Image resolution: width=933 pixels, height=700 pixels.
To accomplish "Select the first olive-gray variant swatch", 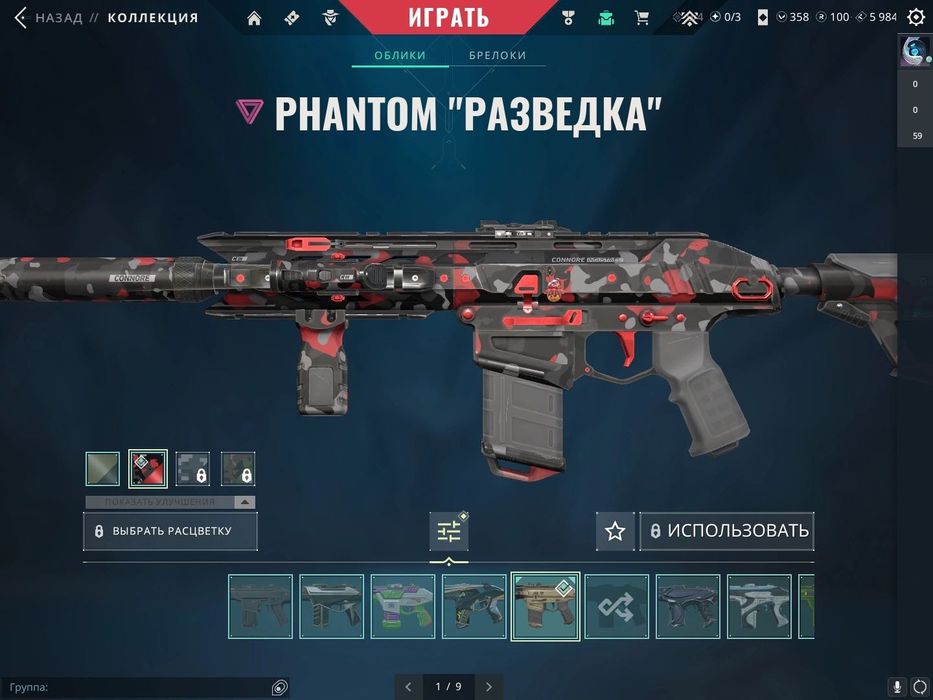I will pyautogui.click(x=102, y=469).
